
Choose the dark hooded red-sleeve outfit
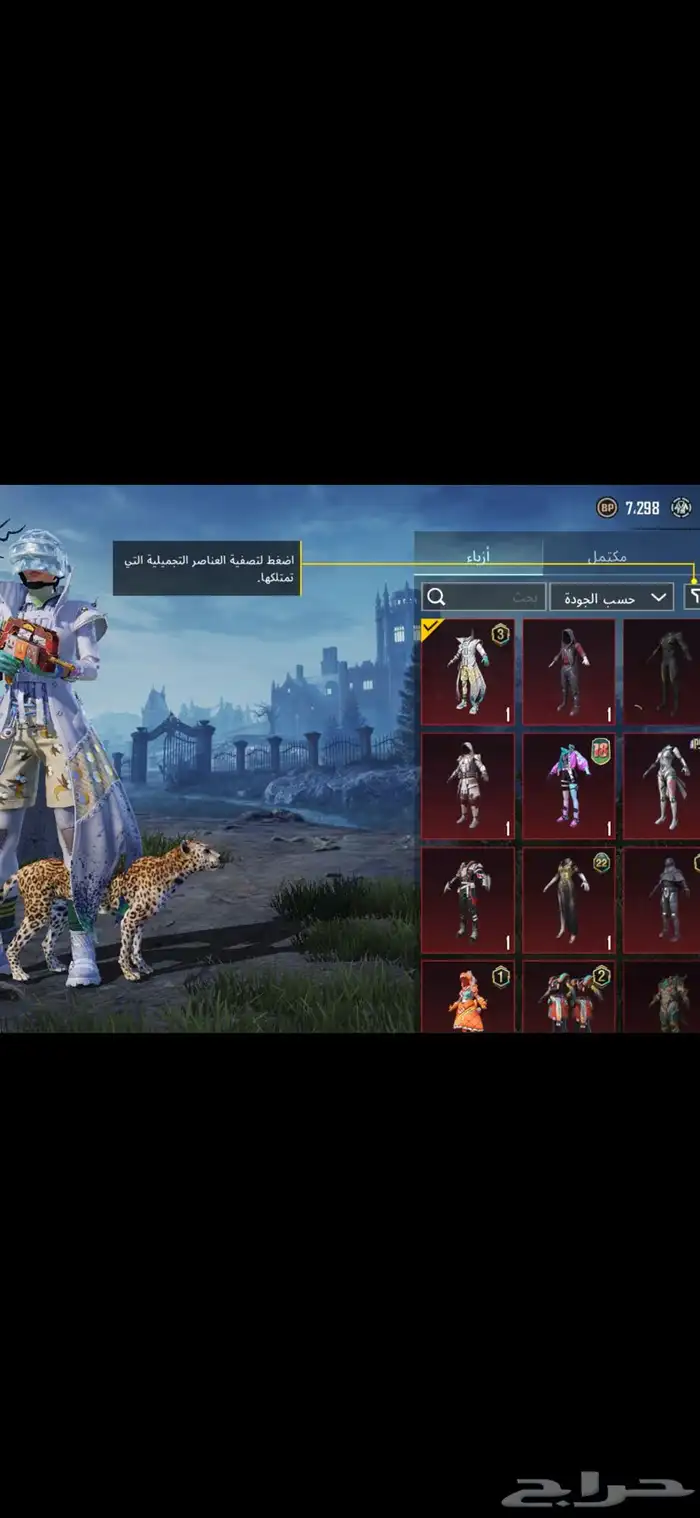click(x=568, y=672)
